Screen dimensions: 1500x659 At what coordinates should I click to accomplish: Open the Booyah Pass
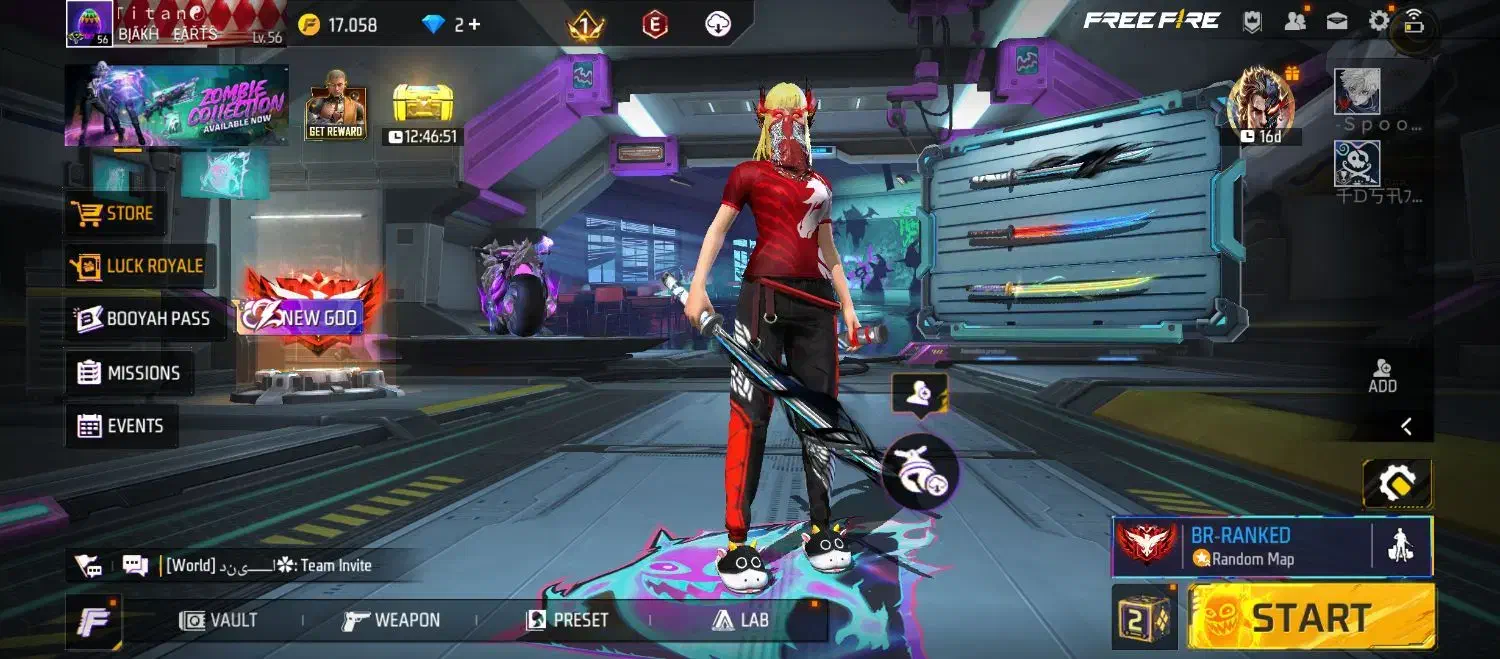coord(144,319)
